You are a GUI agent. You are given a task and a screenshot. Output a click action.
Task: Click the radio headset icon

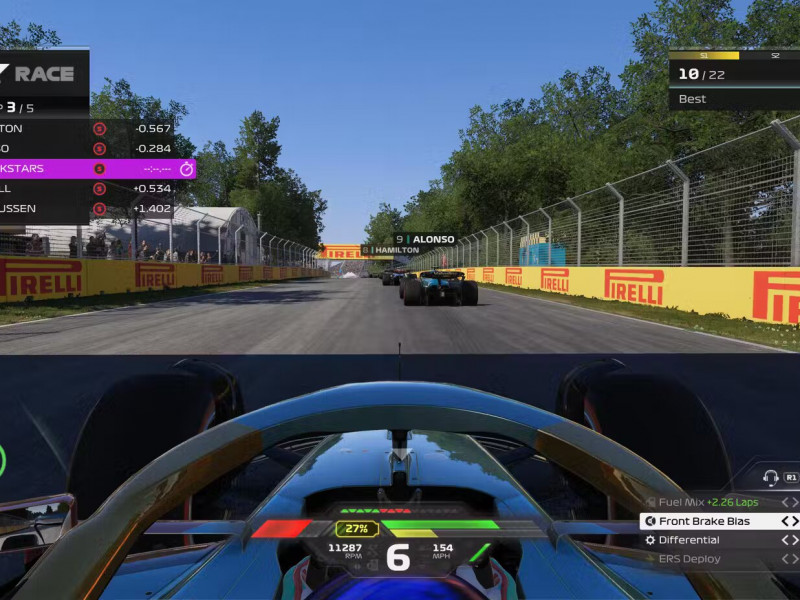770,478
